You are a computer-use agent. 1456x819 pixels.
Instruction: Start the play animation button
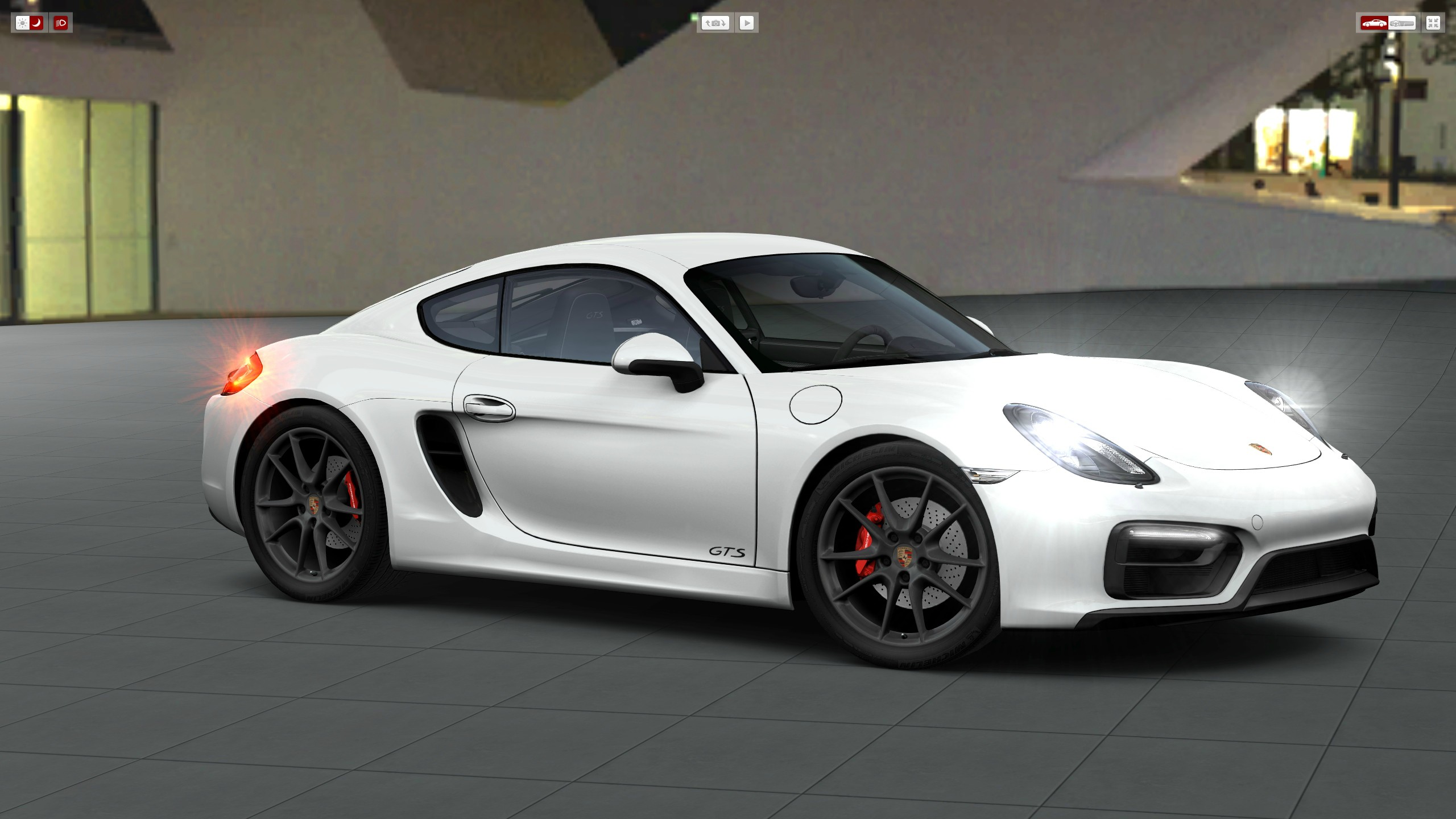click(747, 23)
